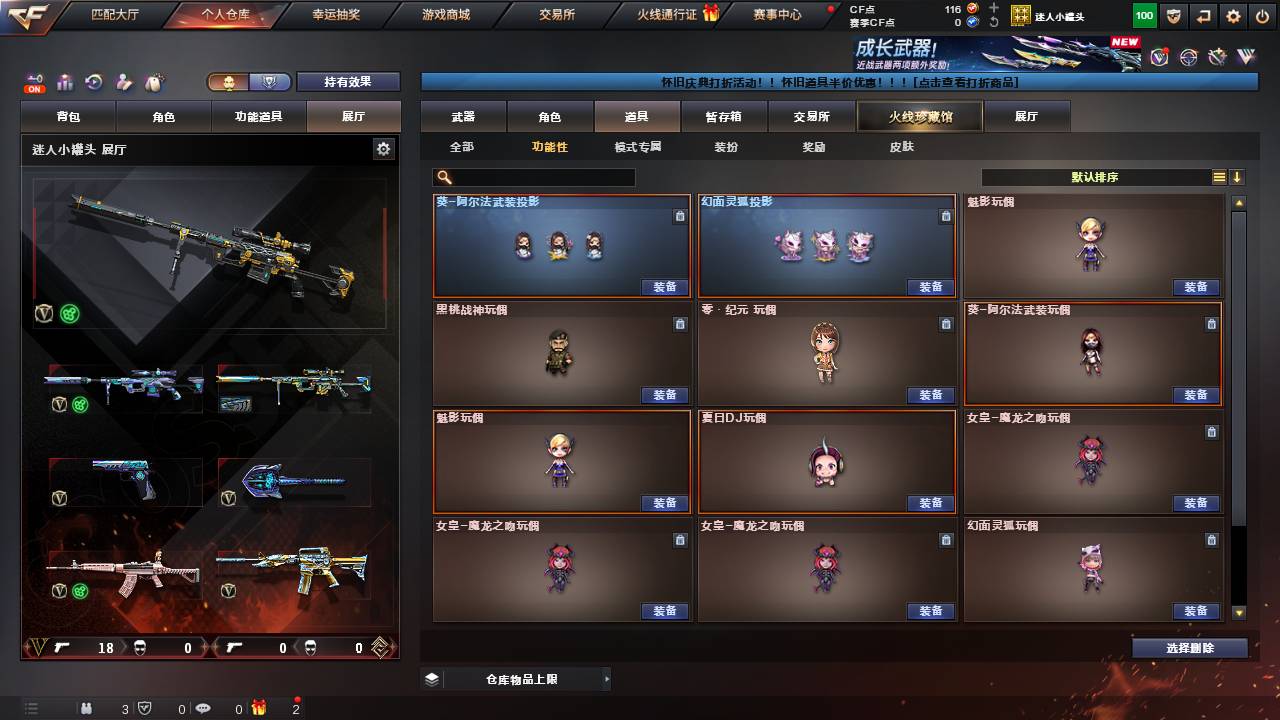
Task: Click the descending sort arrow beside 默认排序
Action: coord(1237,177)
